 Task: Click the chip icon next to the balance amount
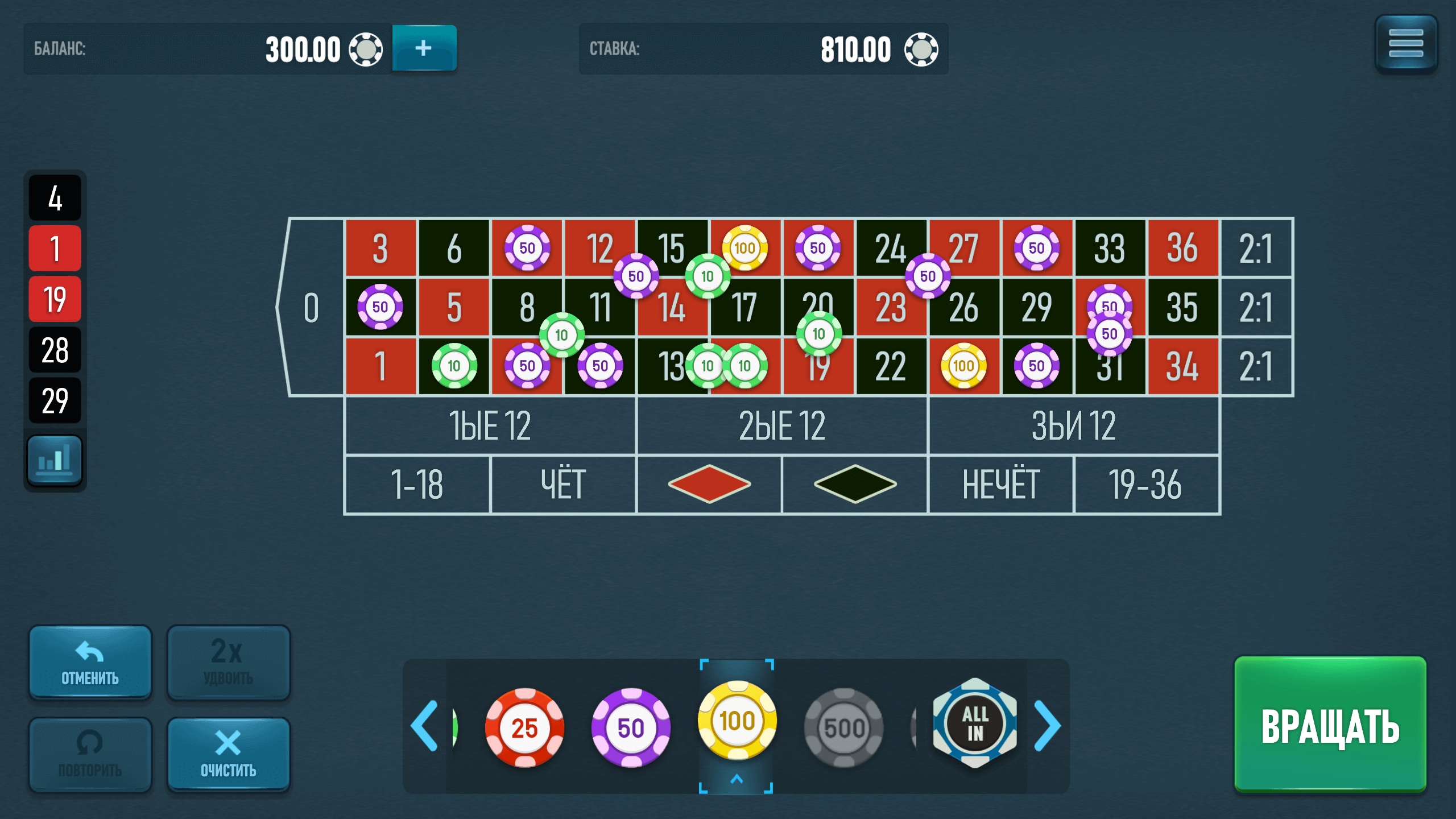367,49
